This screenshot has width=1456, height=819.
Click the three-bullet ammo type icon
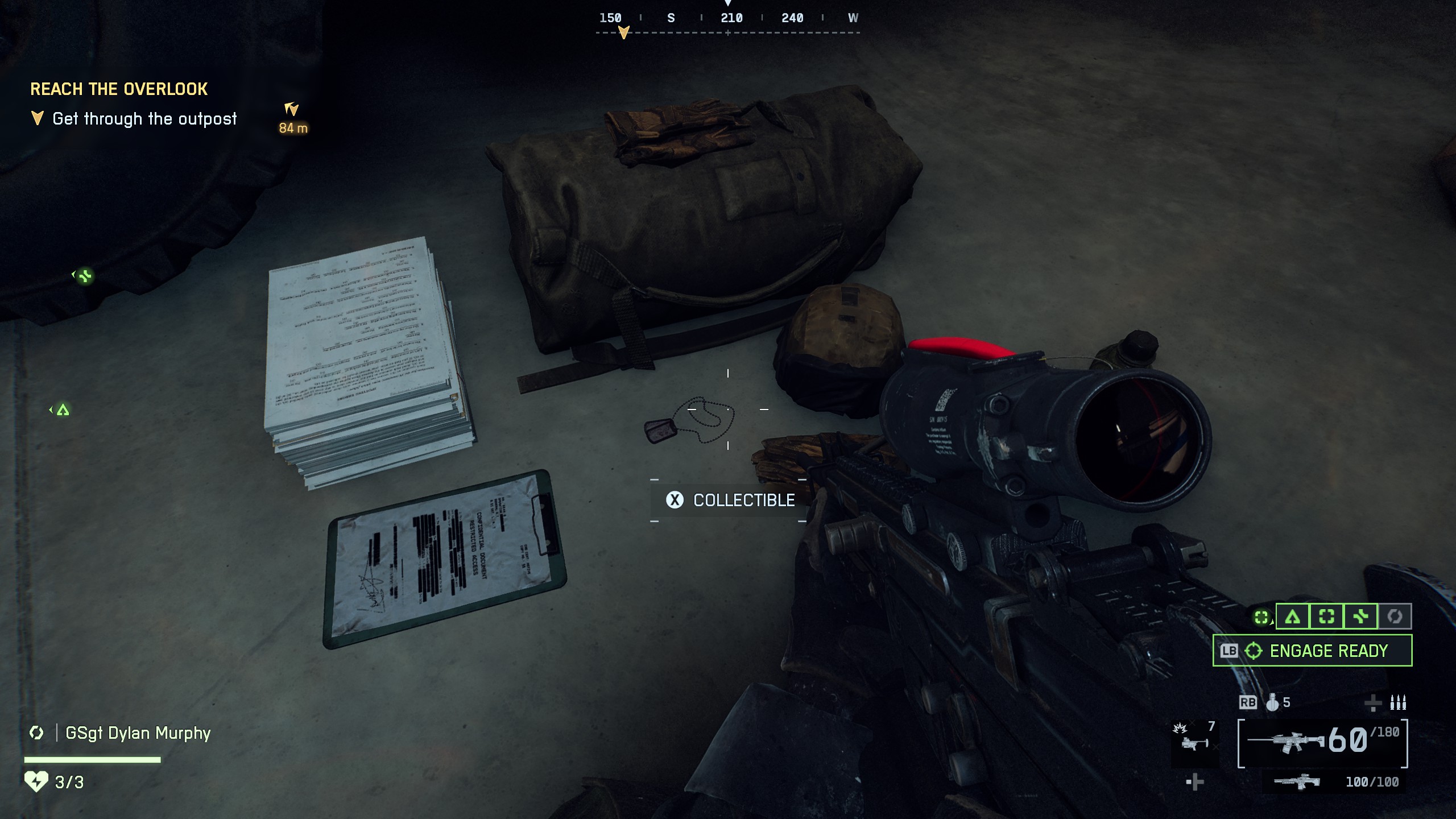pos(1399,702)
